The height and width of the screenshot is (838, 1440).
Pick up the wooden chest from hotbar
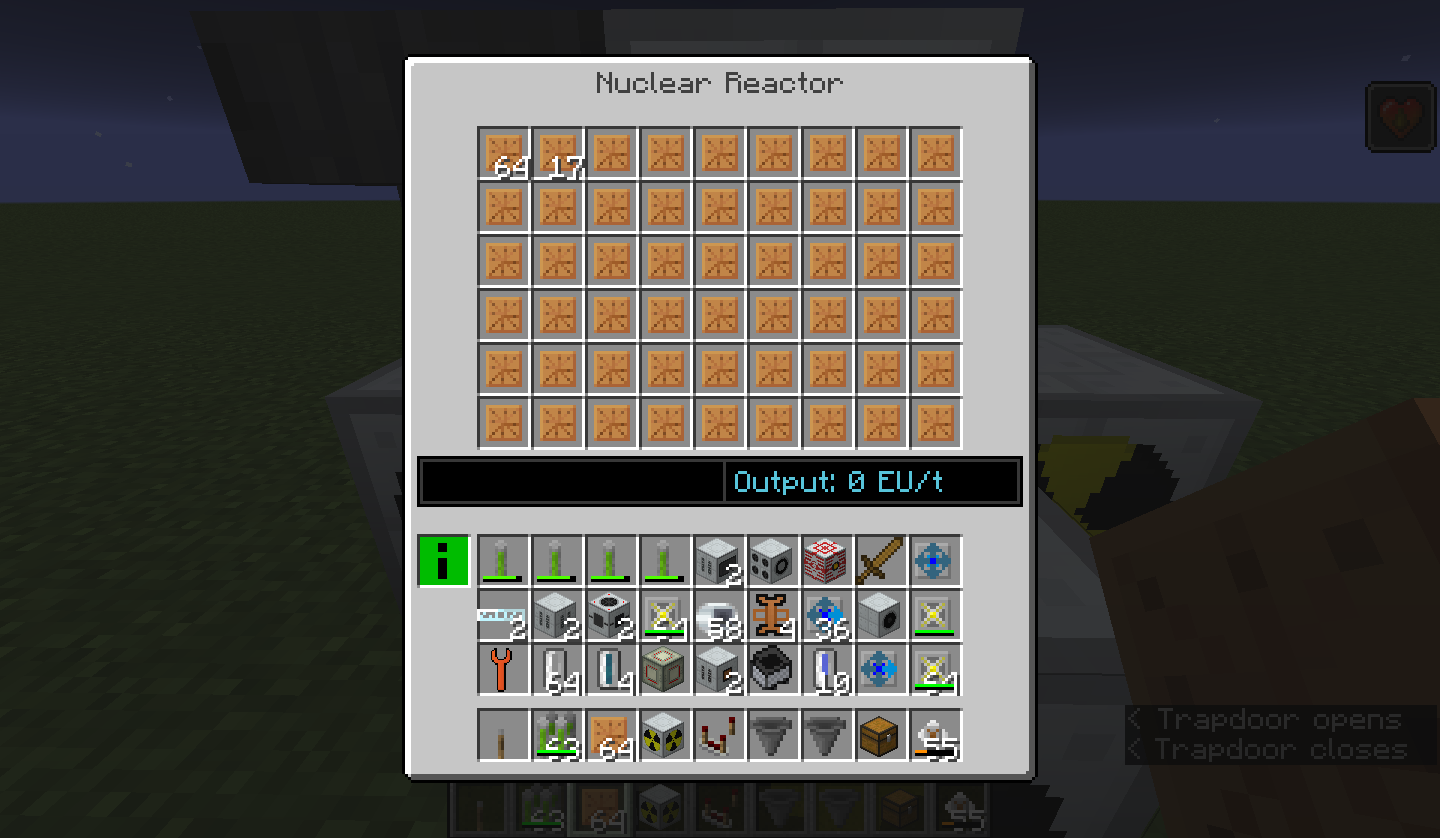882,735
